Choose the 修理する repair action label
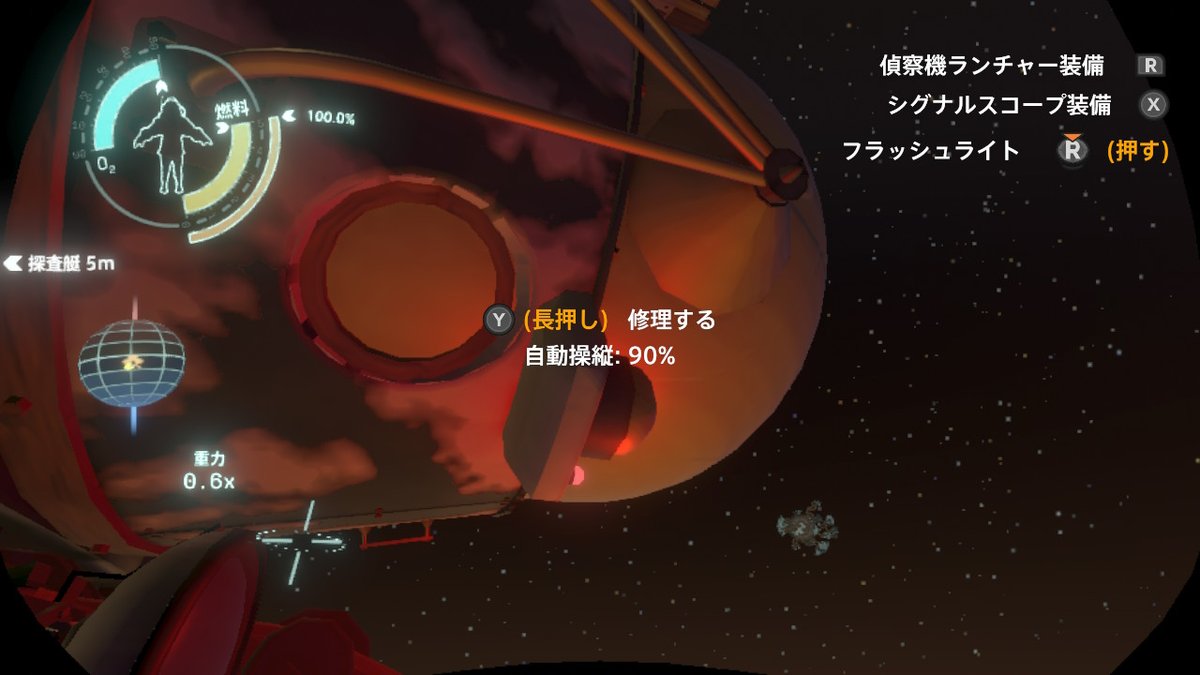 [671, 320]
